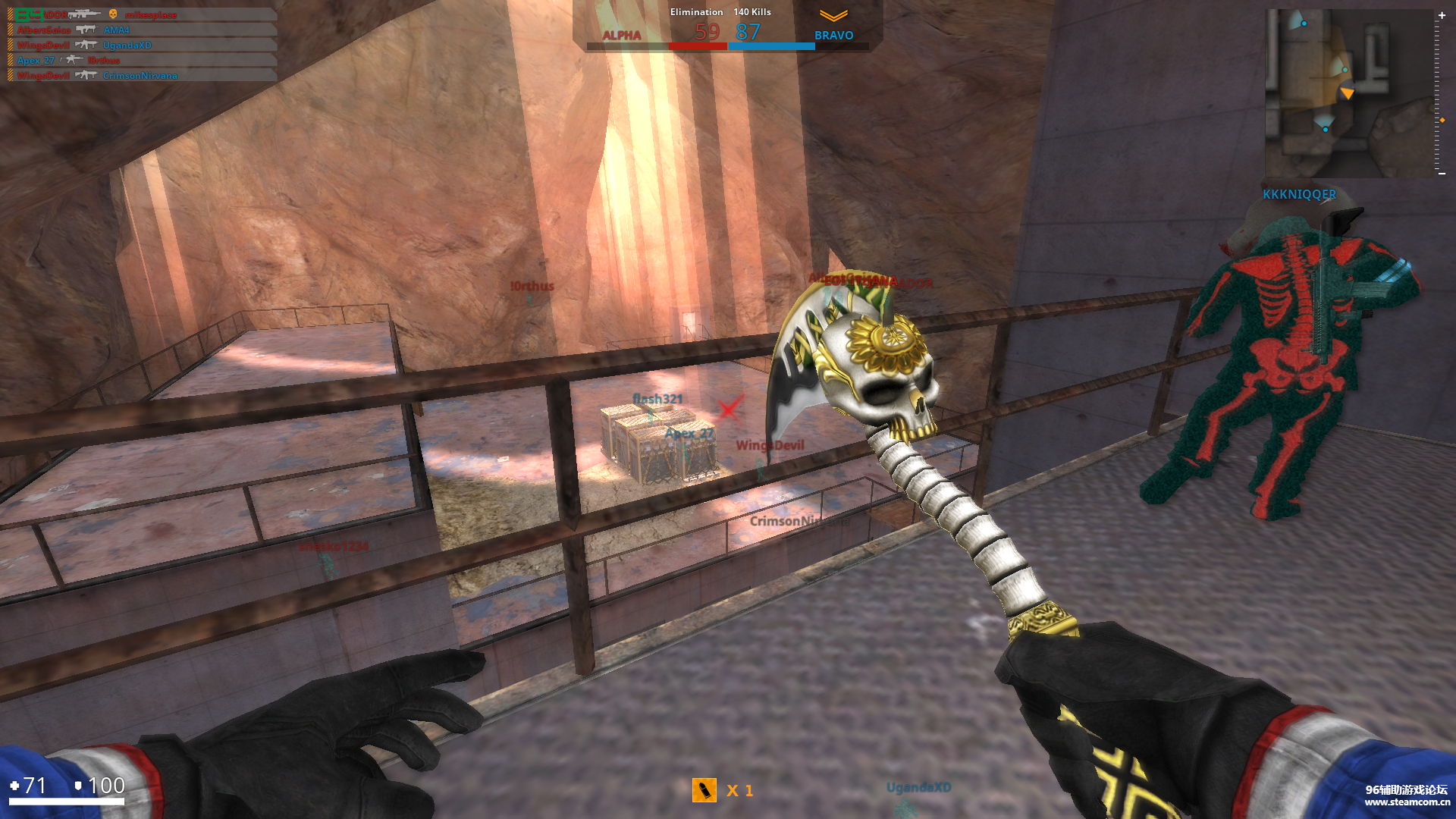Click a blue teammate dot on the minimap

point(1326,130)
